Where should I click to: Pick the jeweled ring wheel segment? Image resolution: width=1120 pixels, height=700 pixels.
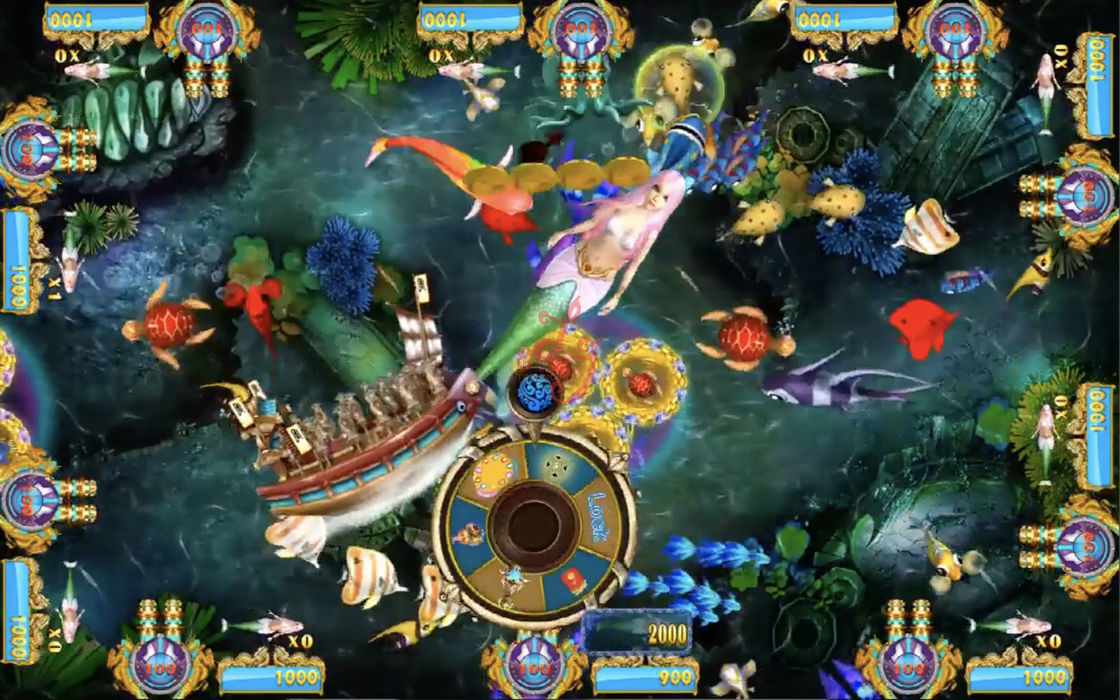tap(494, 475)
